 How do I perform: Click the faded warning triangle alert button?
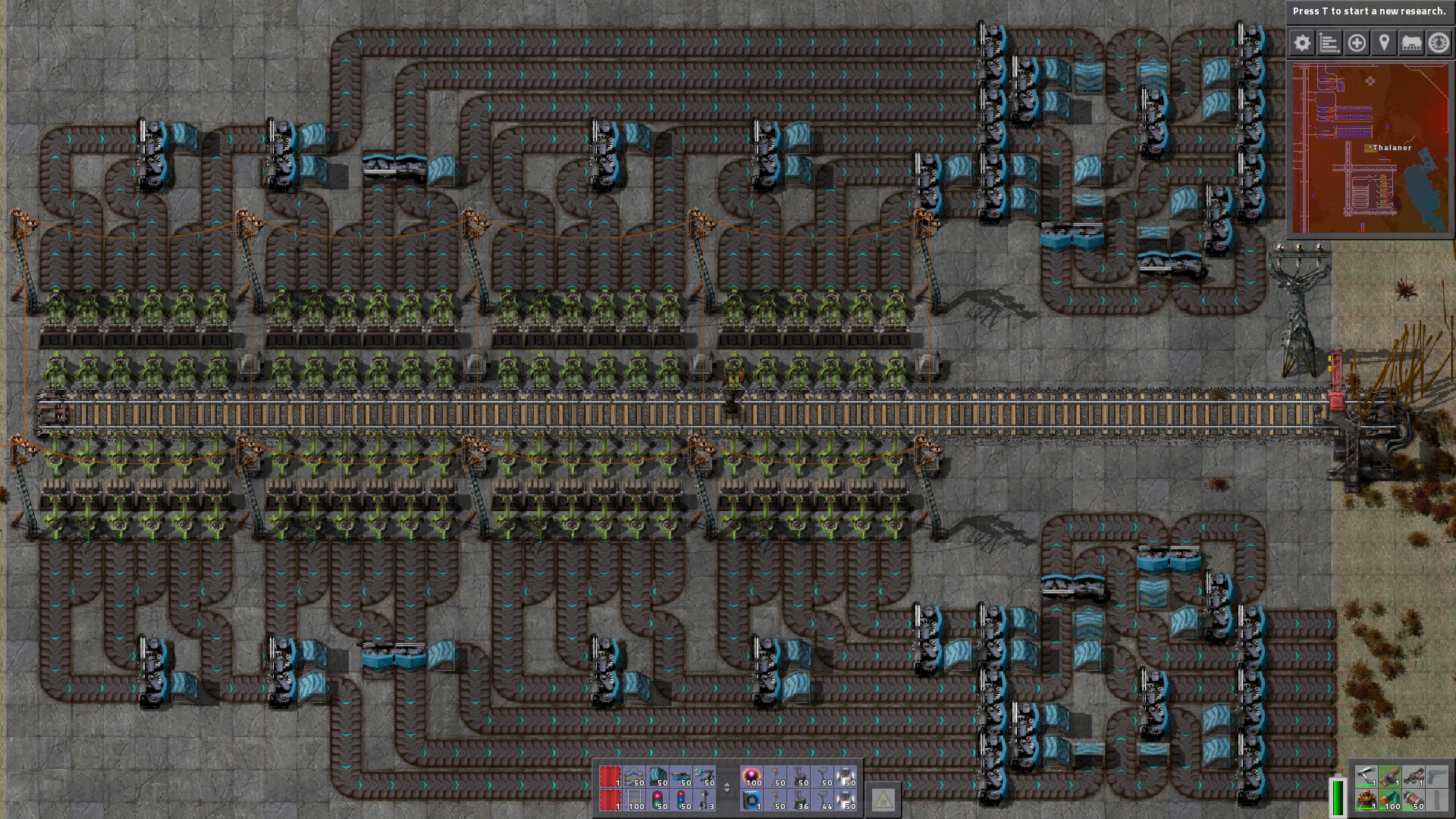point(883,799)
